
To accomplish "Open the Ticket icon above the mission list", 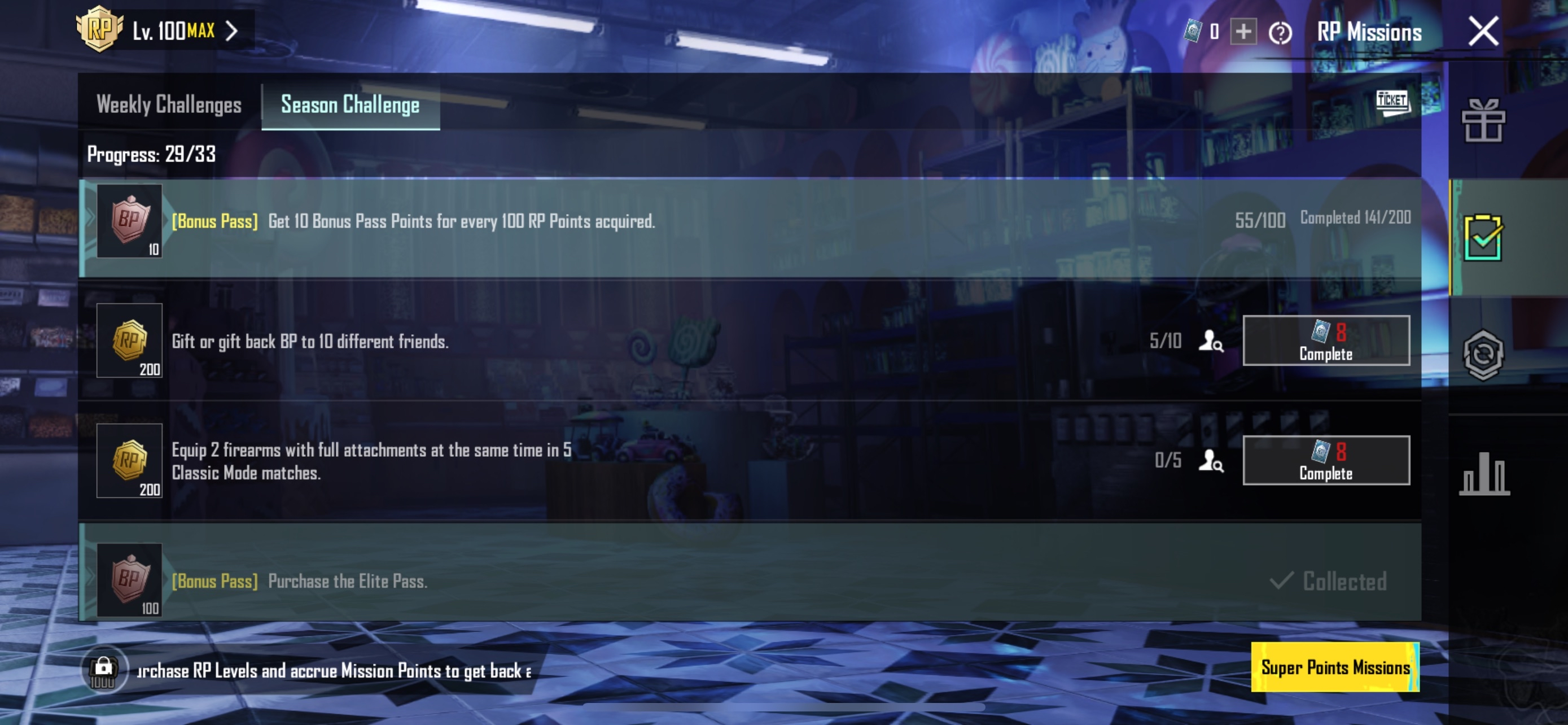I will click(x=1392, y=102).
